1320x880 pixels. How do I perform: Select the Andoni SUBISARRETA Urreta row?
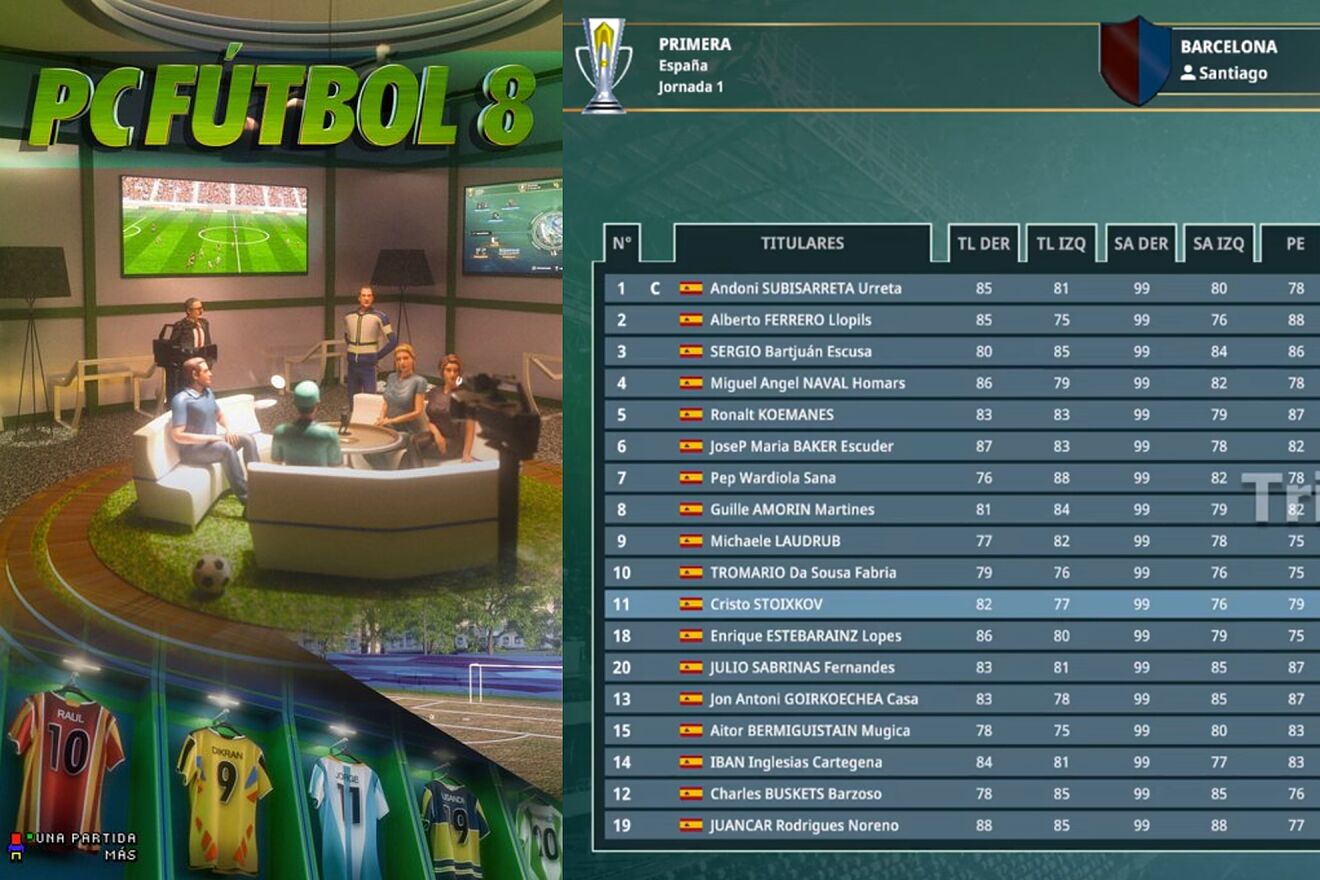[x=805, y=288]
